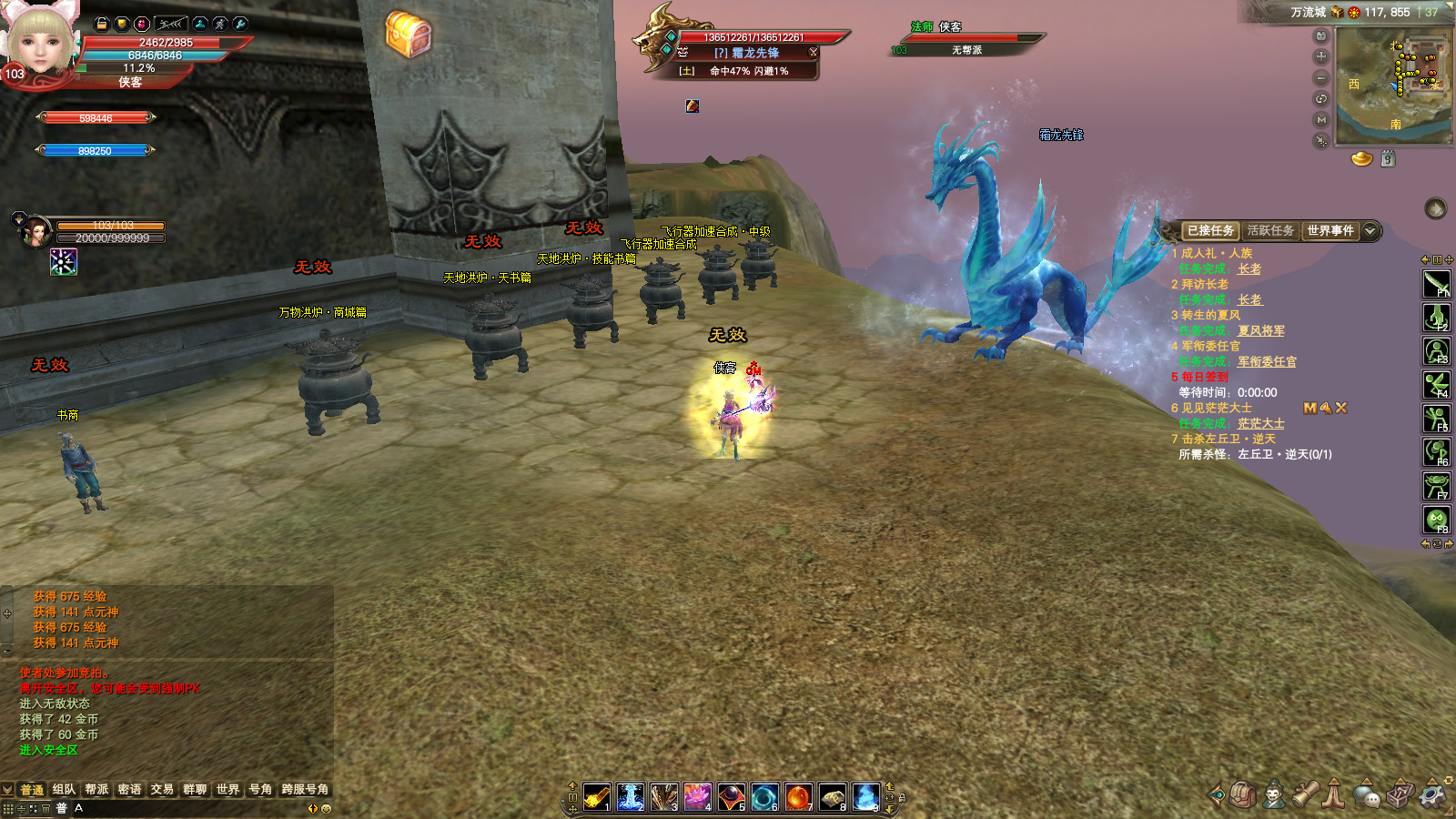Switch chat to the 世界 channel
The image size is (1456, 819).
(x=227, y=790)
